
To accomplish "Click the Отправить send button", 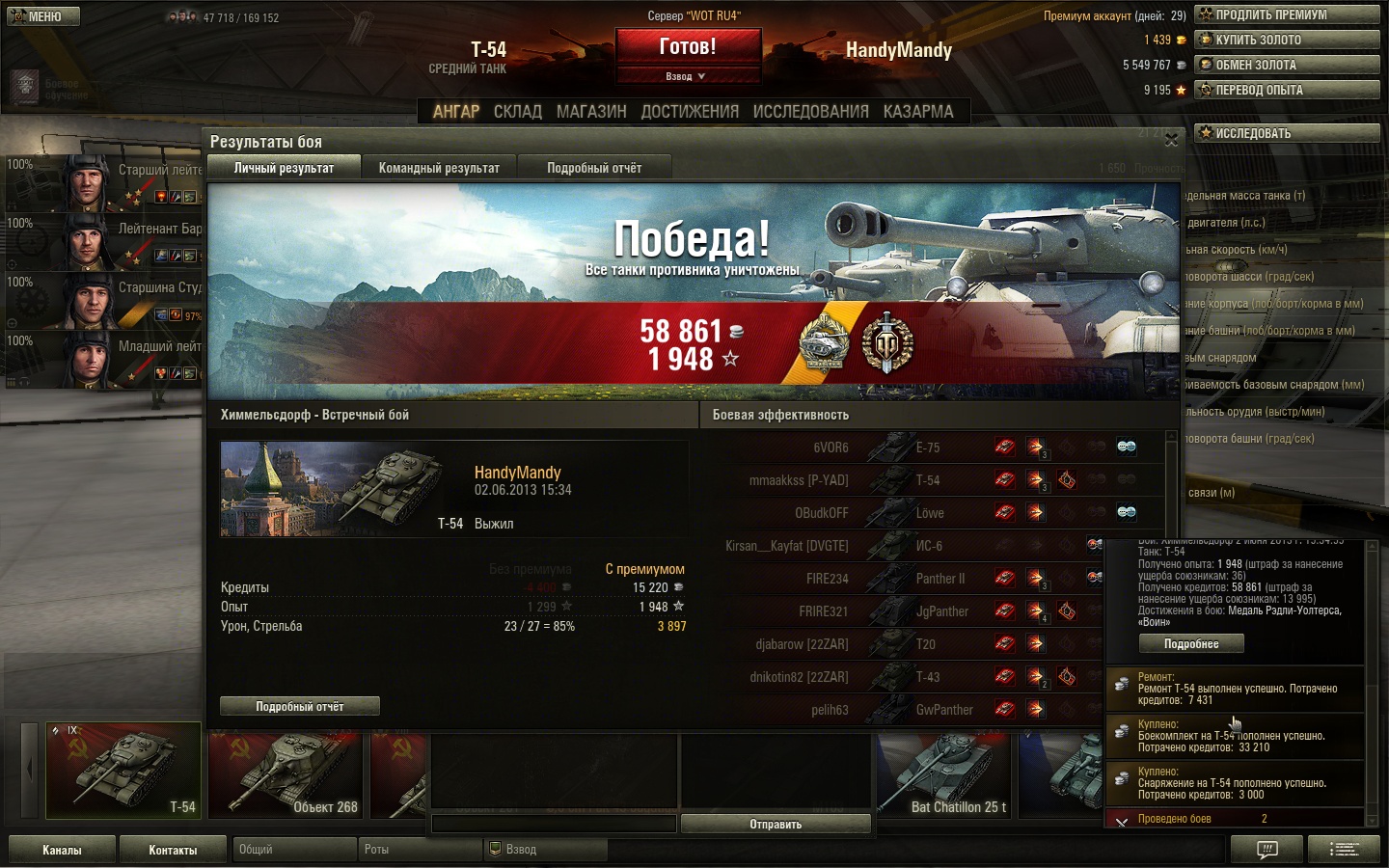I will click(x=776, y=825).
